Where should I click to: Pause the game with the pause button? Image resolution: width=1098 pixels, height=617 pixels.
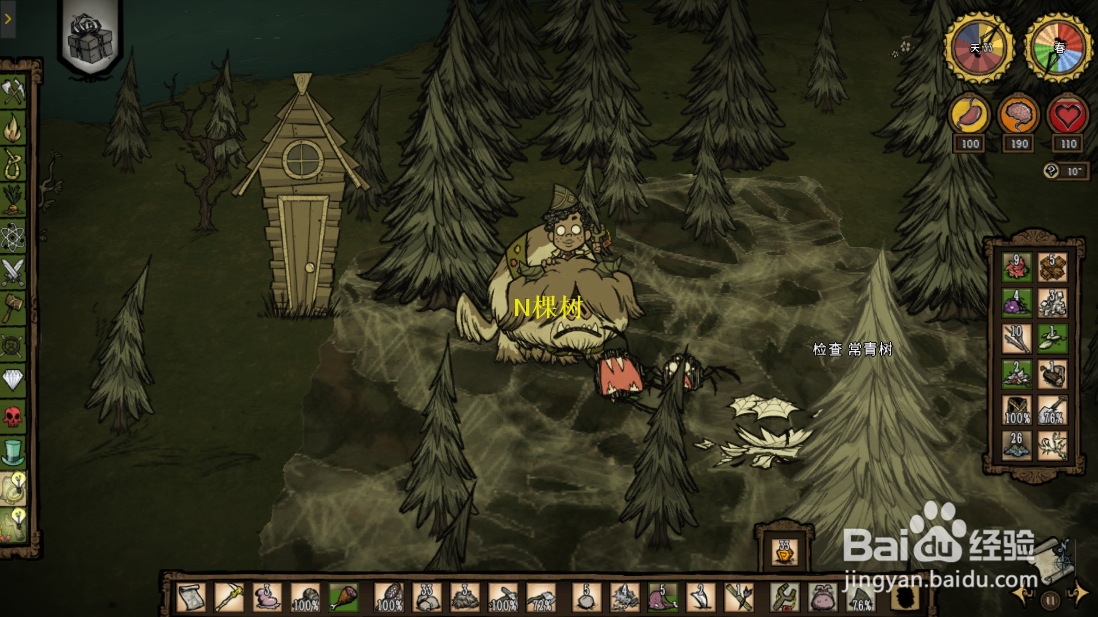click(x=1050, y=600)
